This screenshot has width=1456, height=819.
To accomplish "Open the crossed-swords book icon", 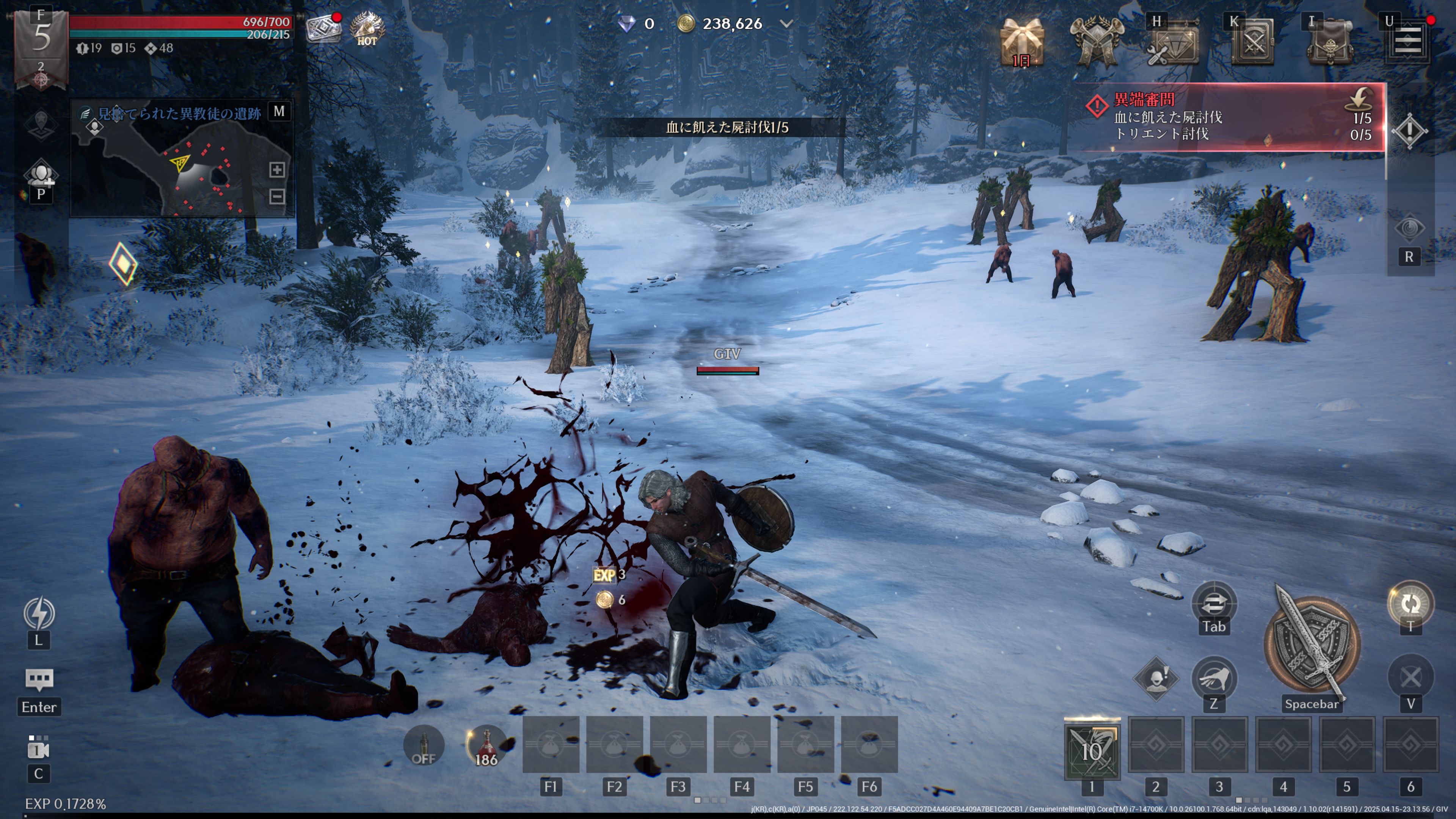I will (x=1252, y=43).
